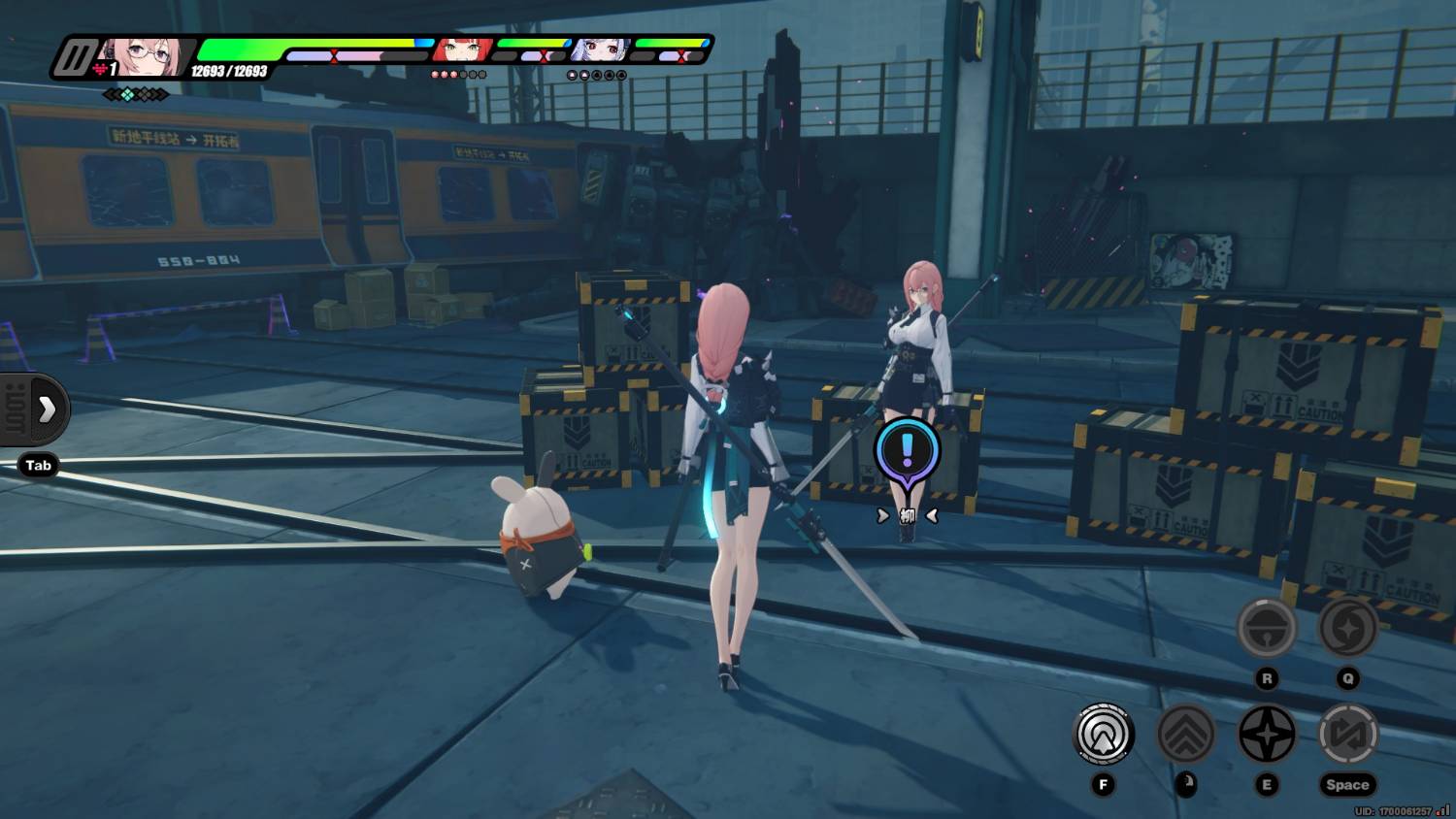Image resolution: width=1456 pixels, height=819 pixels.
Task: Pause the game with the top-left pause button
Action: click(x=74, y=57)
